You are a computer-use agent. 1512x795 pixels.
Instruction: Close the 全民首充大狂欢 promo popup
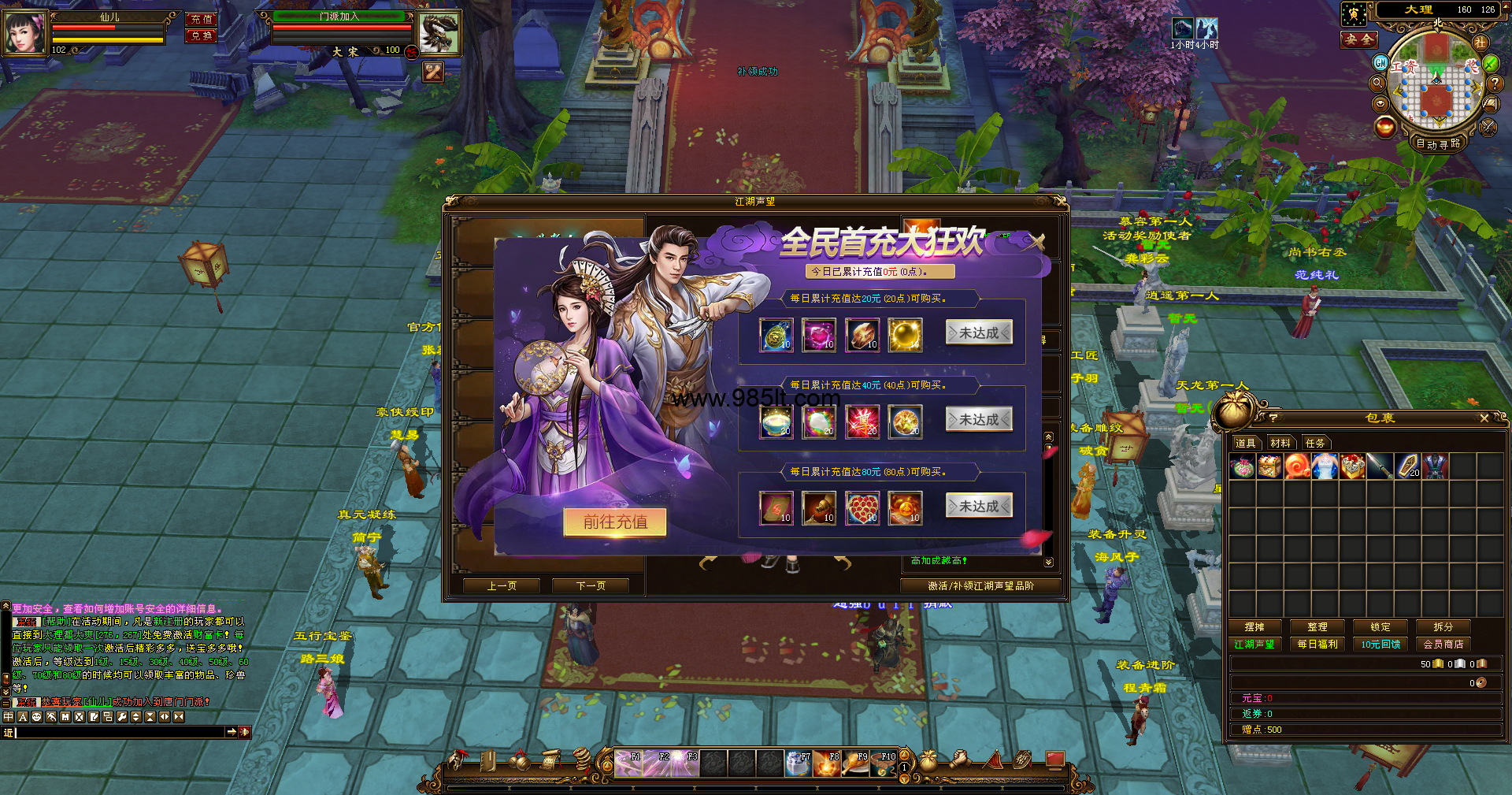(1037, 242)
